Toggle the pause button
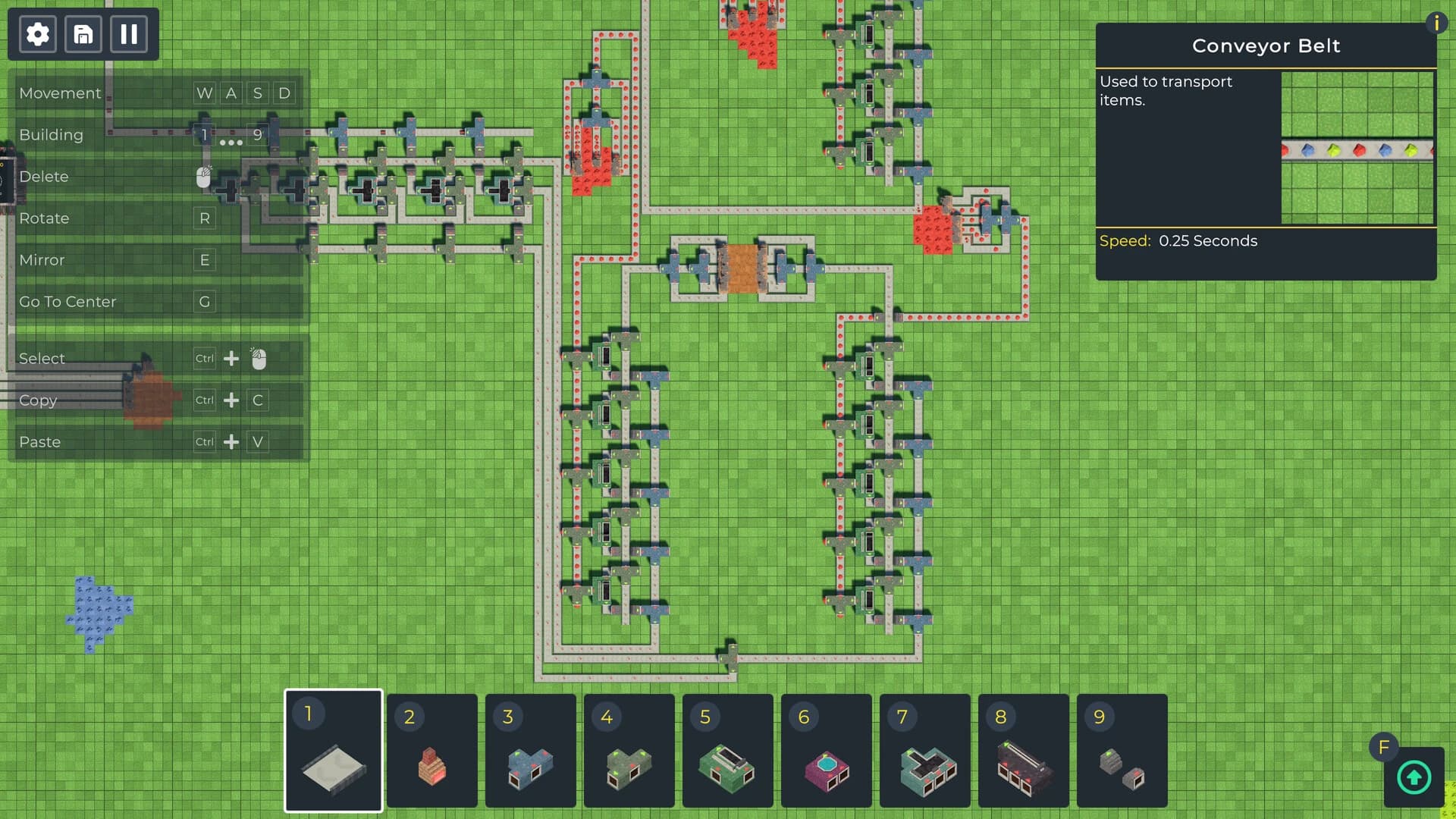1456x819 pixels. click(129, 33)
